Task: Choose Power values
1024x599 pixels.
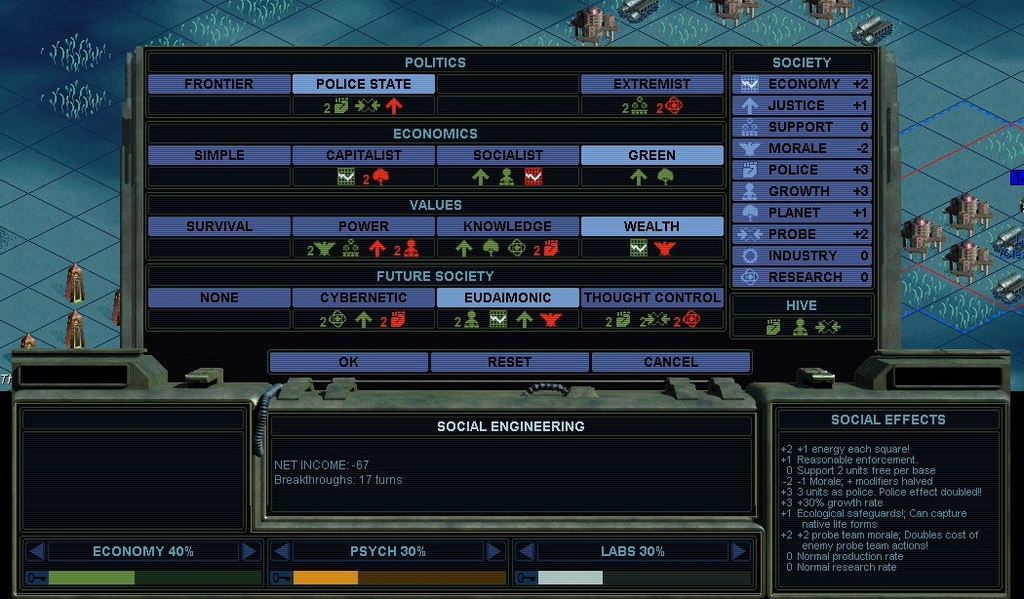Action: tap(363, 226)
